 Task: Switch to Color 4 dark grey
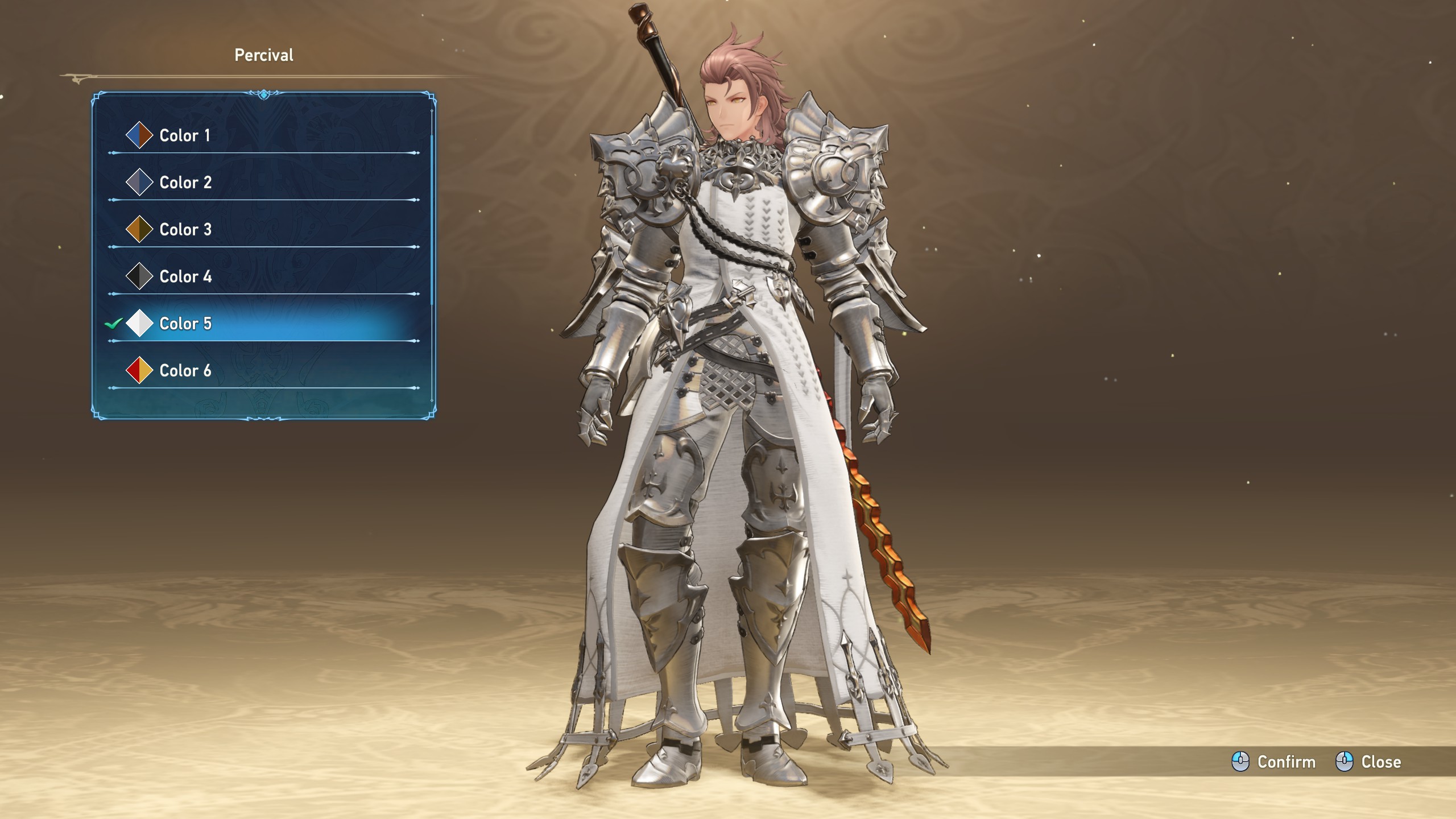[185, 277]
